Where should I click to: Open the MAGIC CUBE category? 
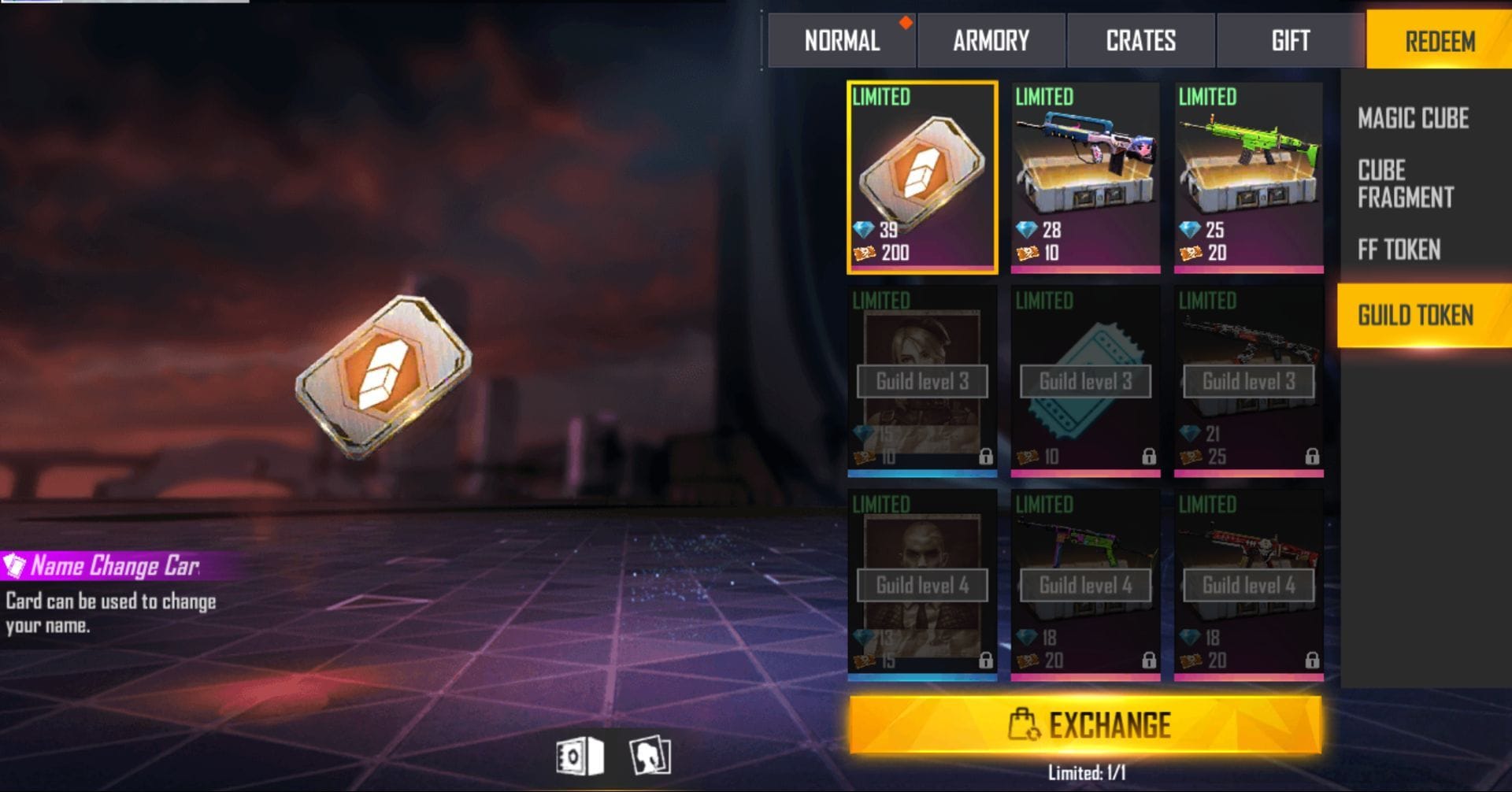point(1413,118)
